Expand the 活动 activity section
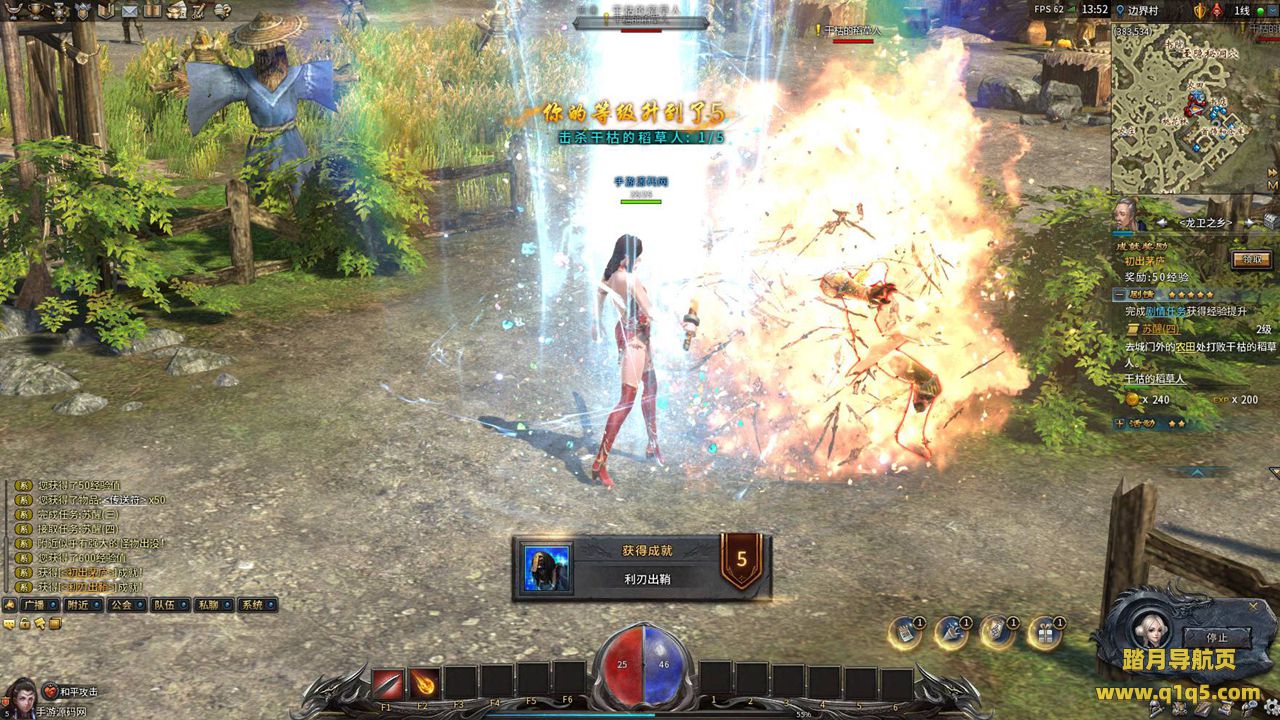1280x720 pixels. [x=1120, y=423]
